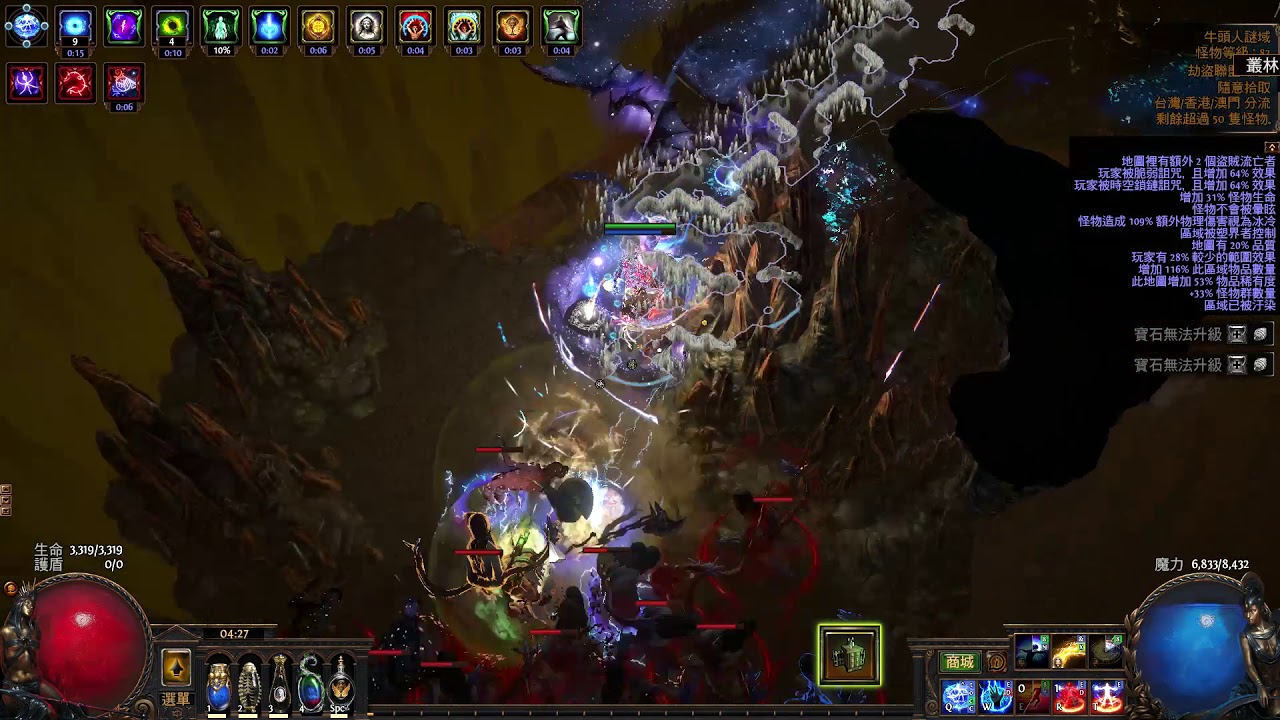Open the 商城 shop button
Viewport: 1280px width, 720px height.
coord(959,662)
